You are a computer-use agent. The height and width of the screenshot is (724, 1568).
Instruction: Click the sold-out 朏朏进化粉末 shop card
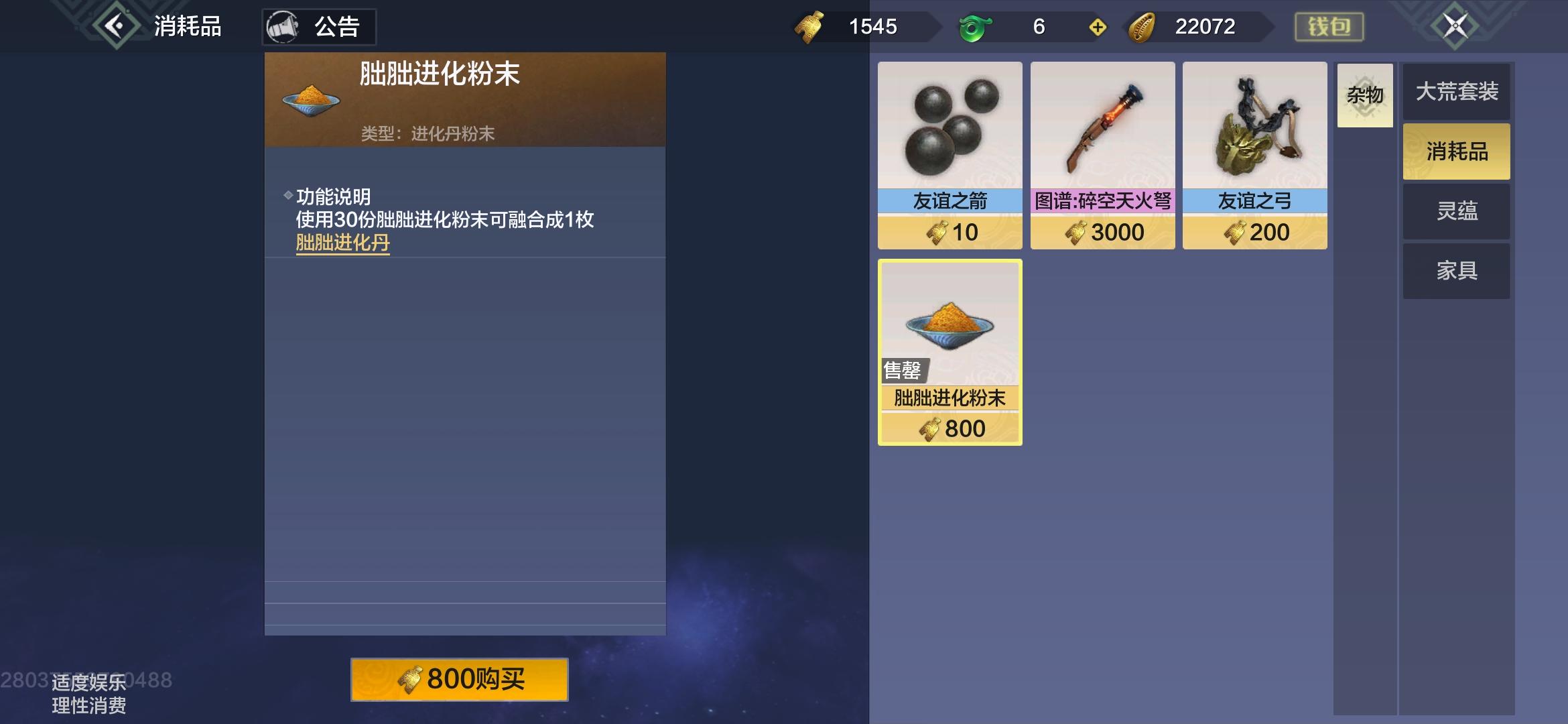point(950,352)
